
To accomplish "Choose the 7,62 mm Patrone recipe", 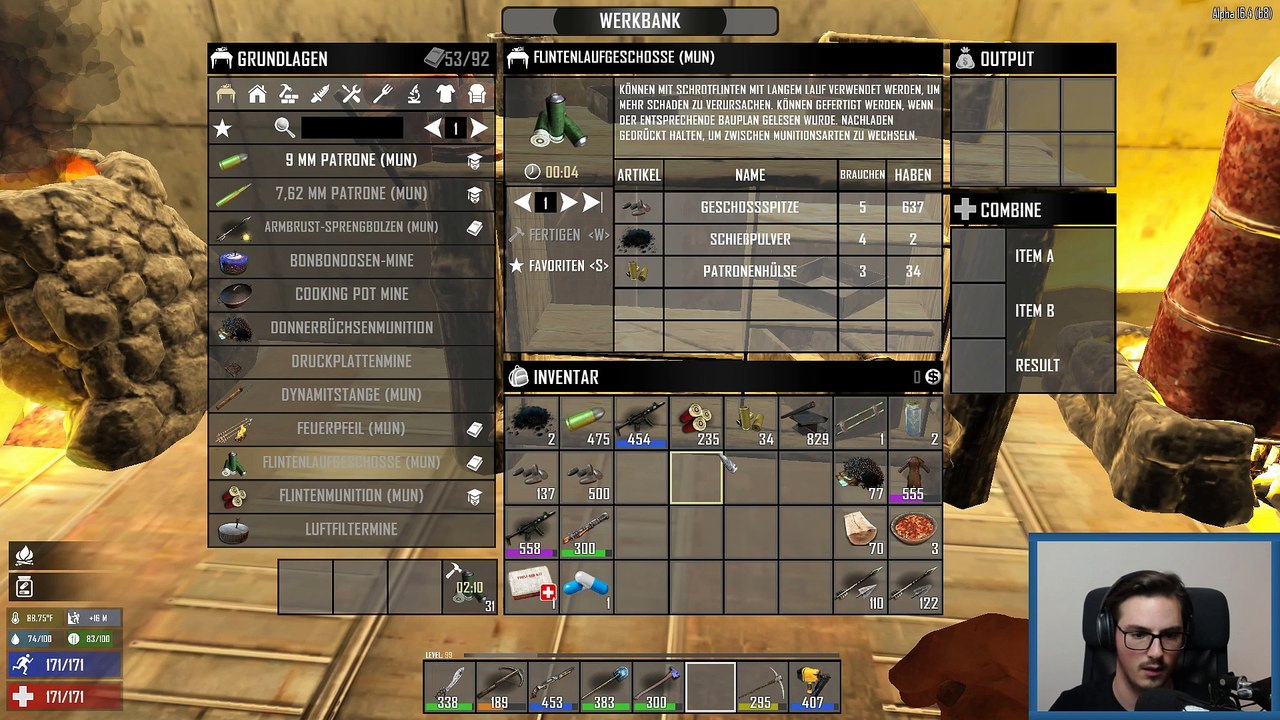I will [x=351, y=194].
